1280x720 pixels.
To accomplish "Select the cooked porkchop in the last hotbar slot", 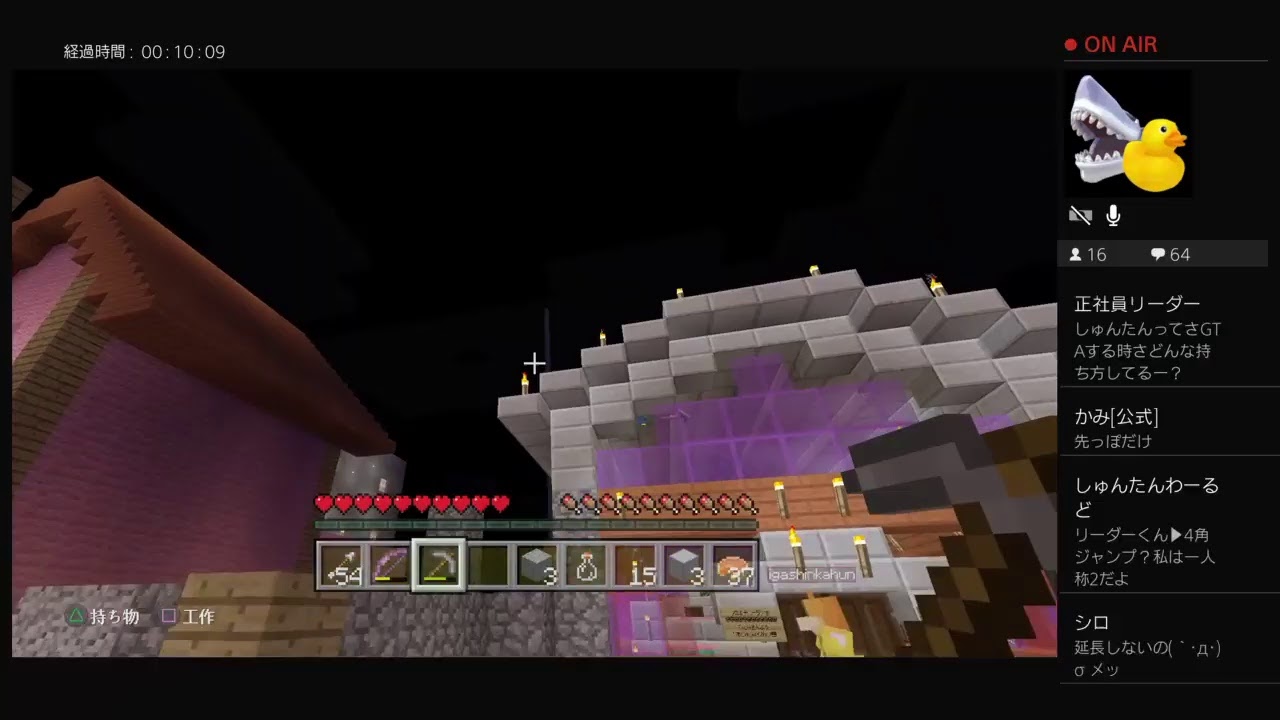I will pyautogui.click(x=735, y=567).
